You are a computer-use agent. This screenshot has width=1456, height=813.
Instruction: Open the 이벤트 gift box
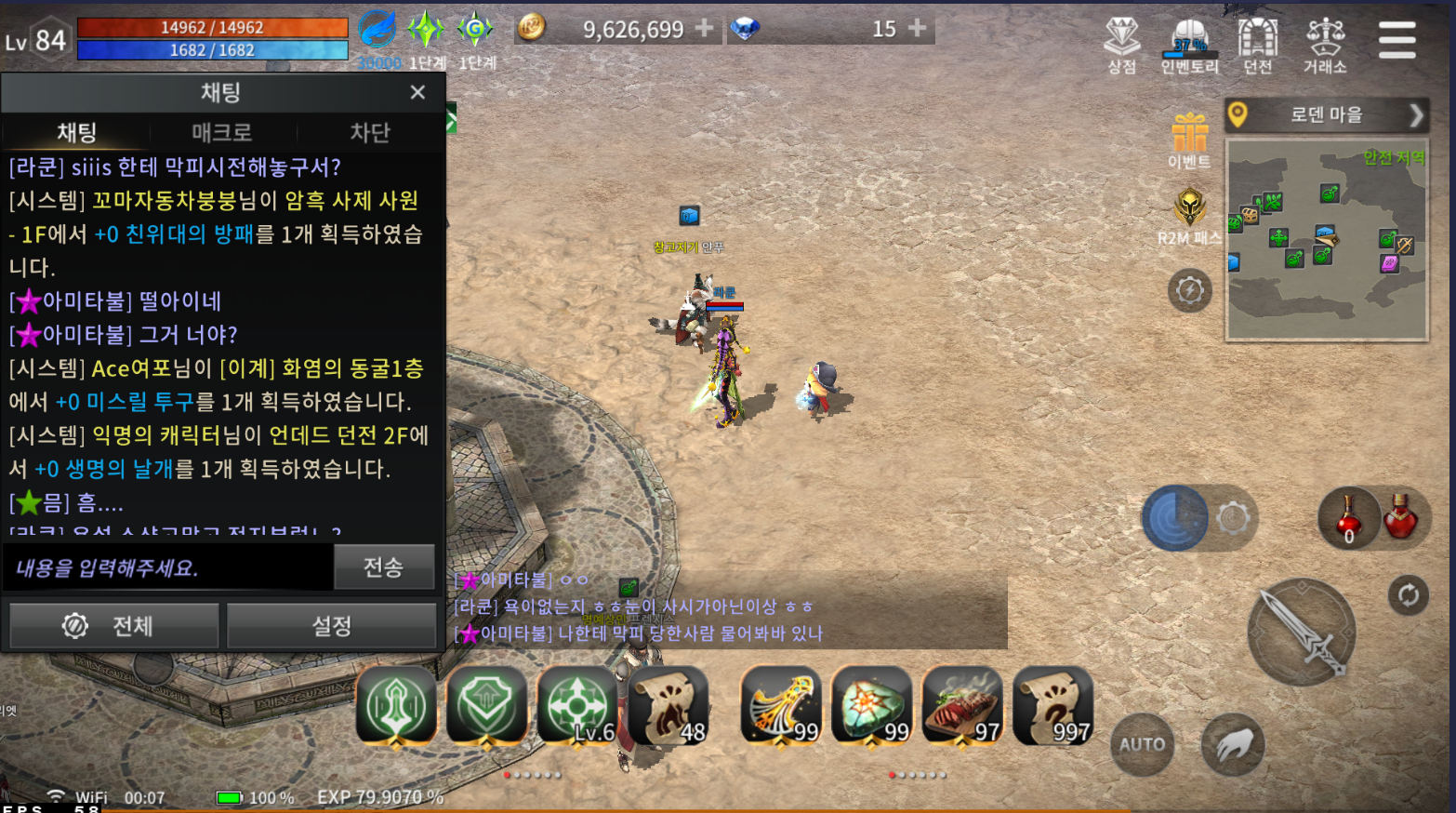(1189, 140)
